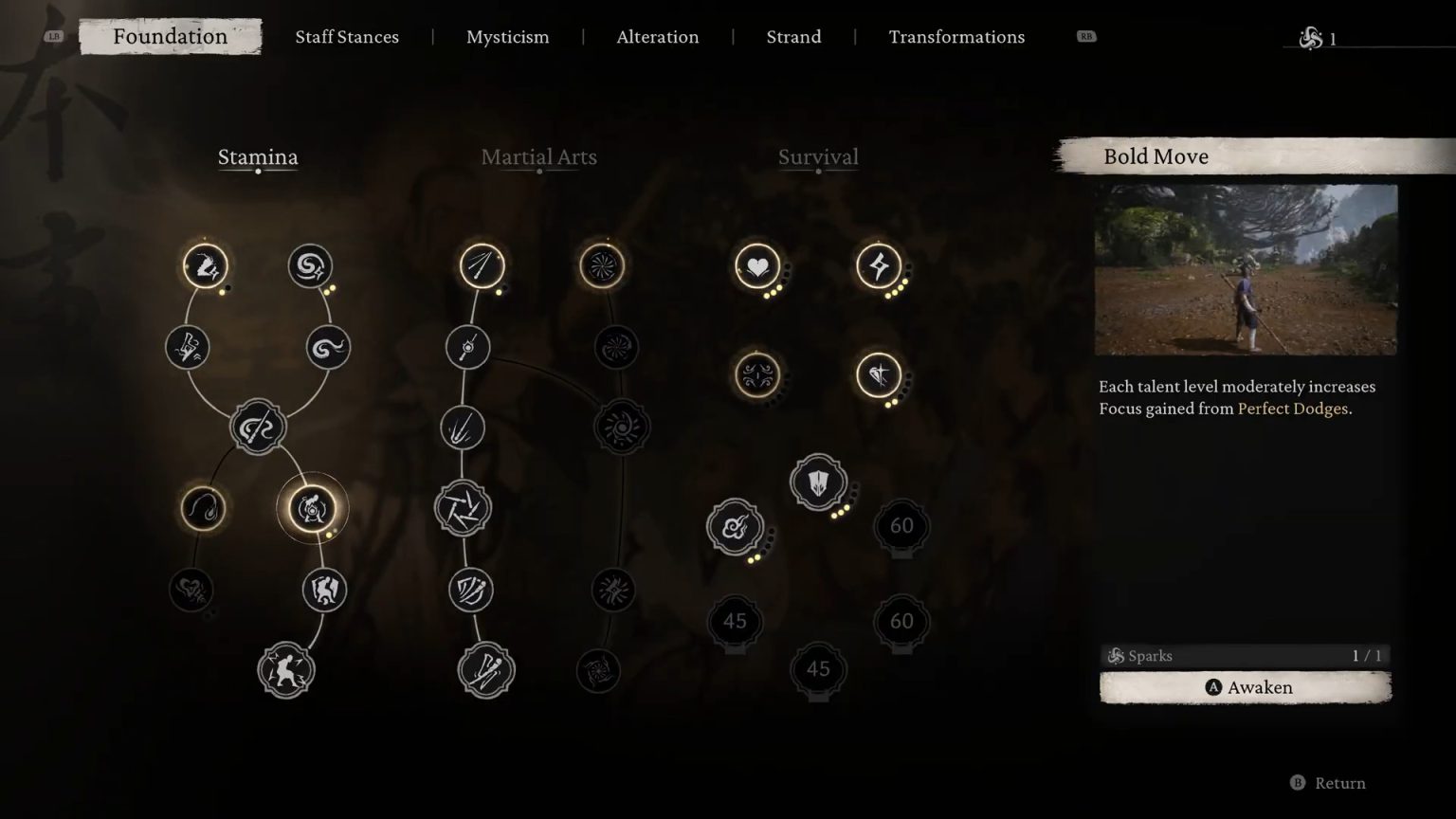Select the spiral swirl talent topping right Stamina branch
1456x819 pixels.
tap(311, 266)
